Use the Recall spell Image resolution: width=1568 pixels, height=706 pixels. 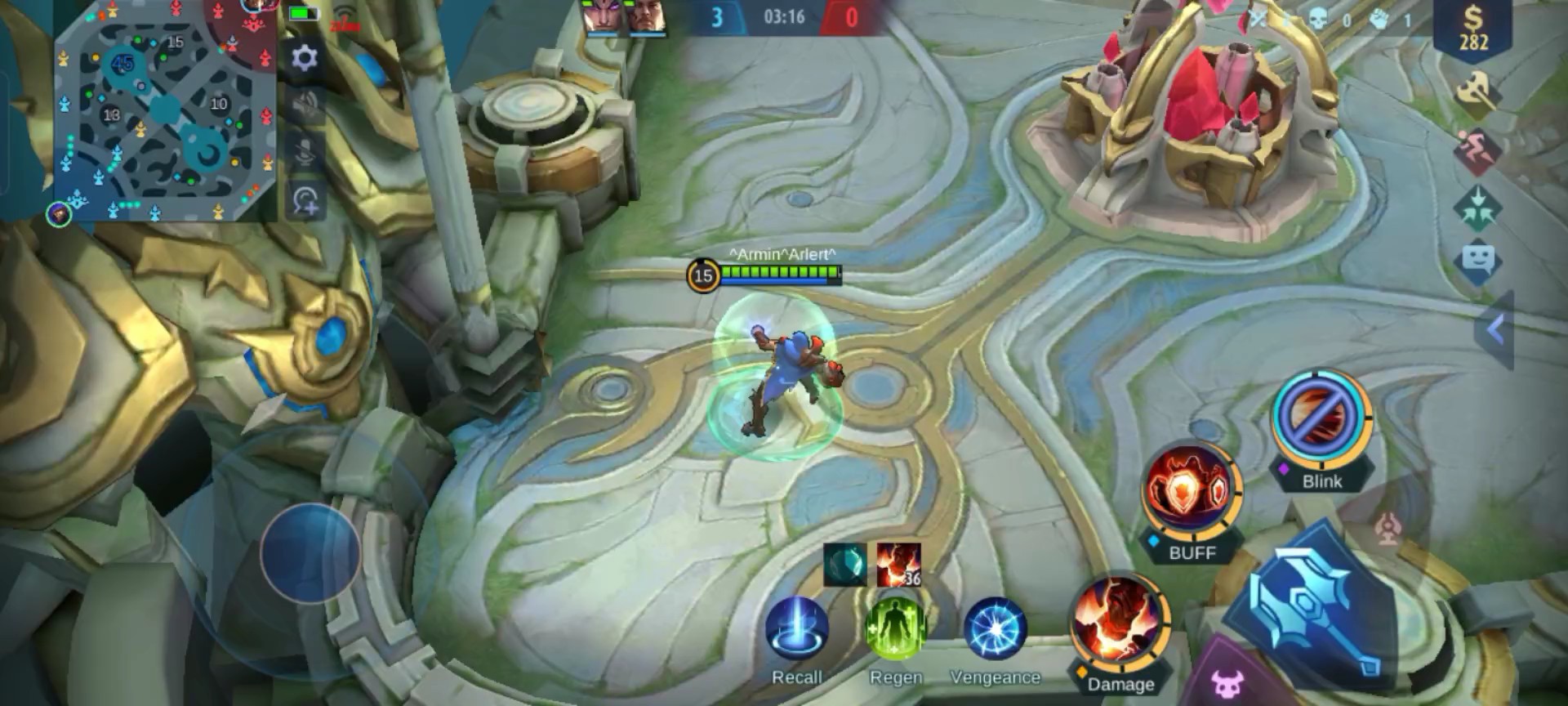pyautogui.click(x=796, y=629)
